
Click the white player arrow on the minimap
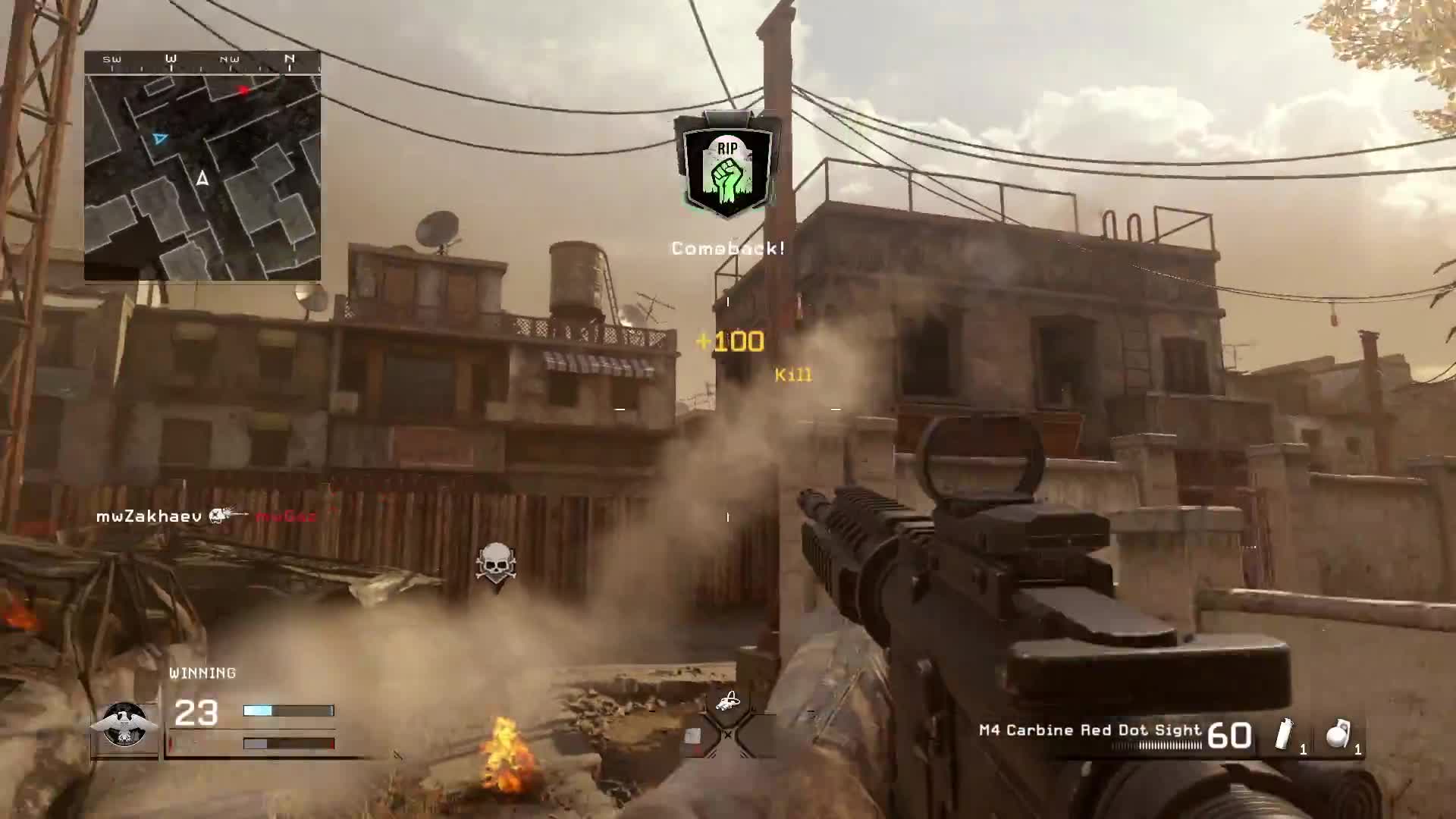coord(203,179)
